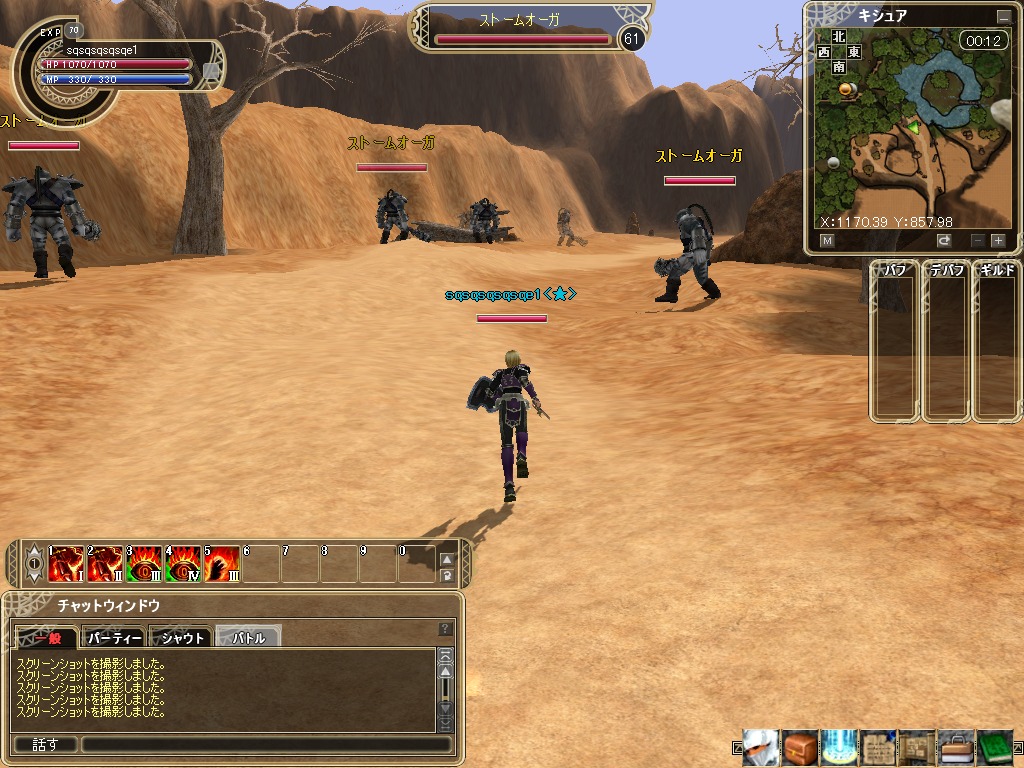1024x768 pixels.
Task: Open the chat window help question mark
Action: tap(446, 629)
